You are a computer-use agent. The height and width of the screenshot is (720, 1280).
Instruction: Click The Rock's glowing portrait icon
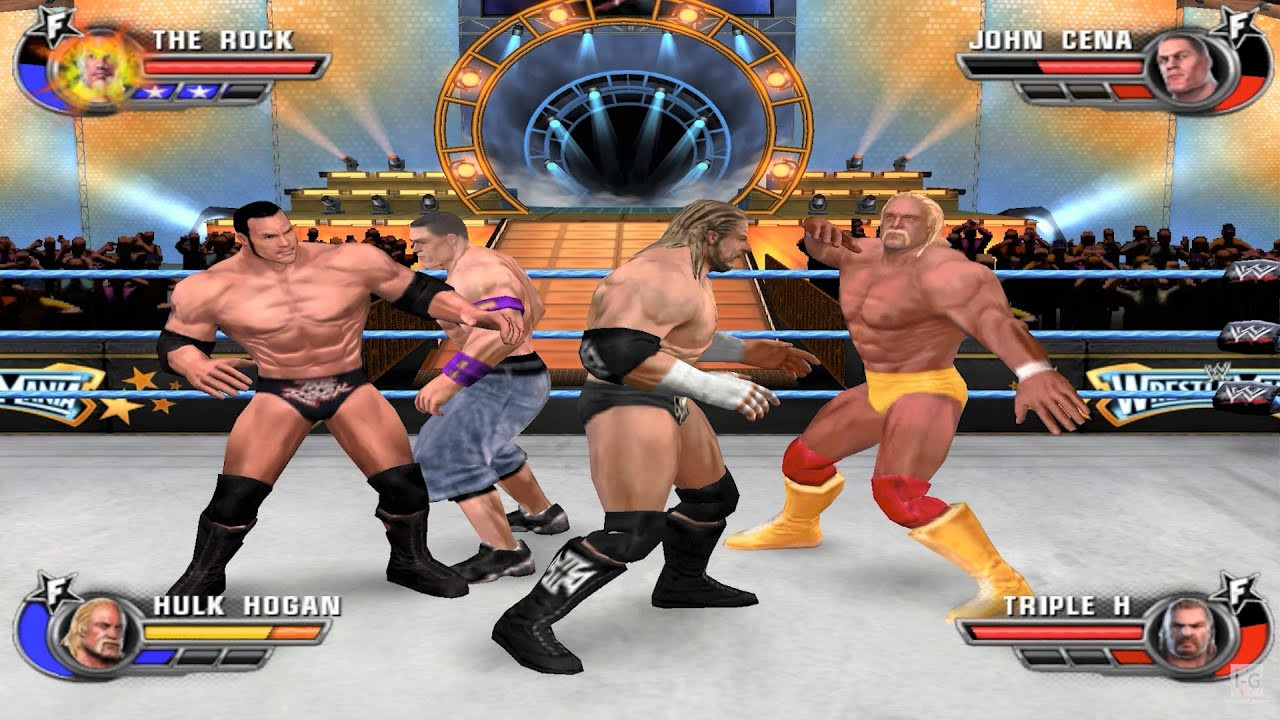(x=97, y=70)
